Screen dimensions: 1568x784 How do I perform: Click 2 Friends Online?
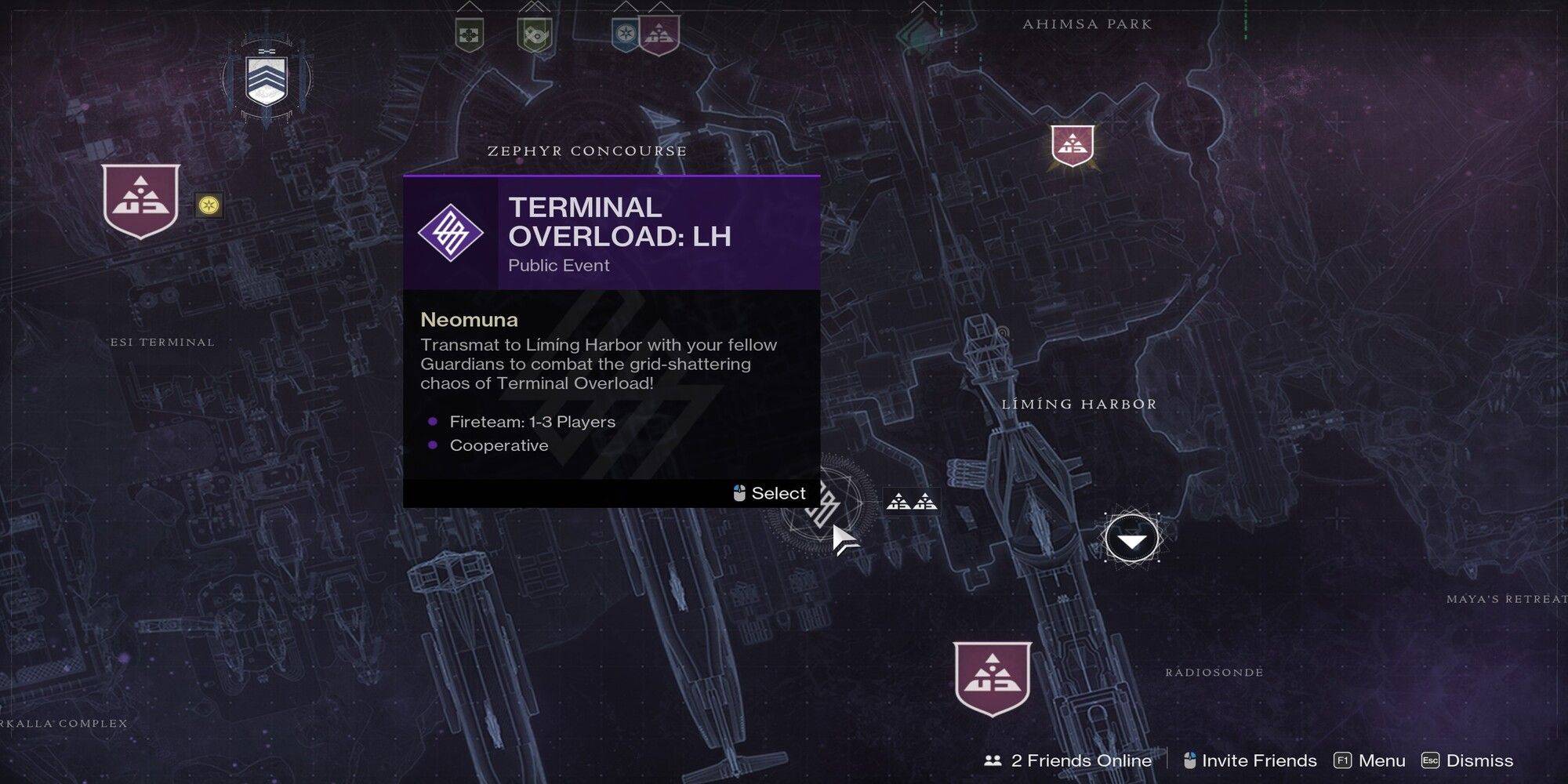1069,760
